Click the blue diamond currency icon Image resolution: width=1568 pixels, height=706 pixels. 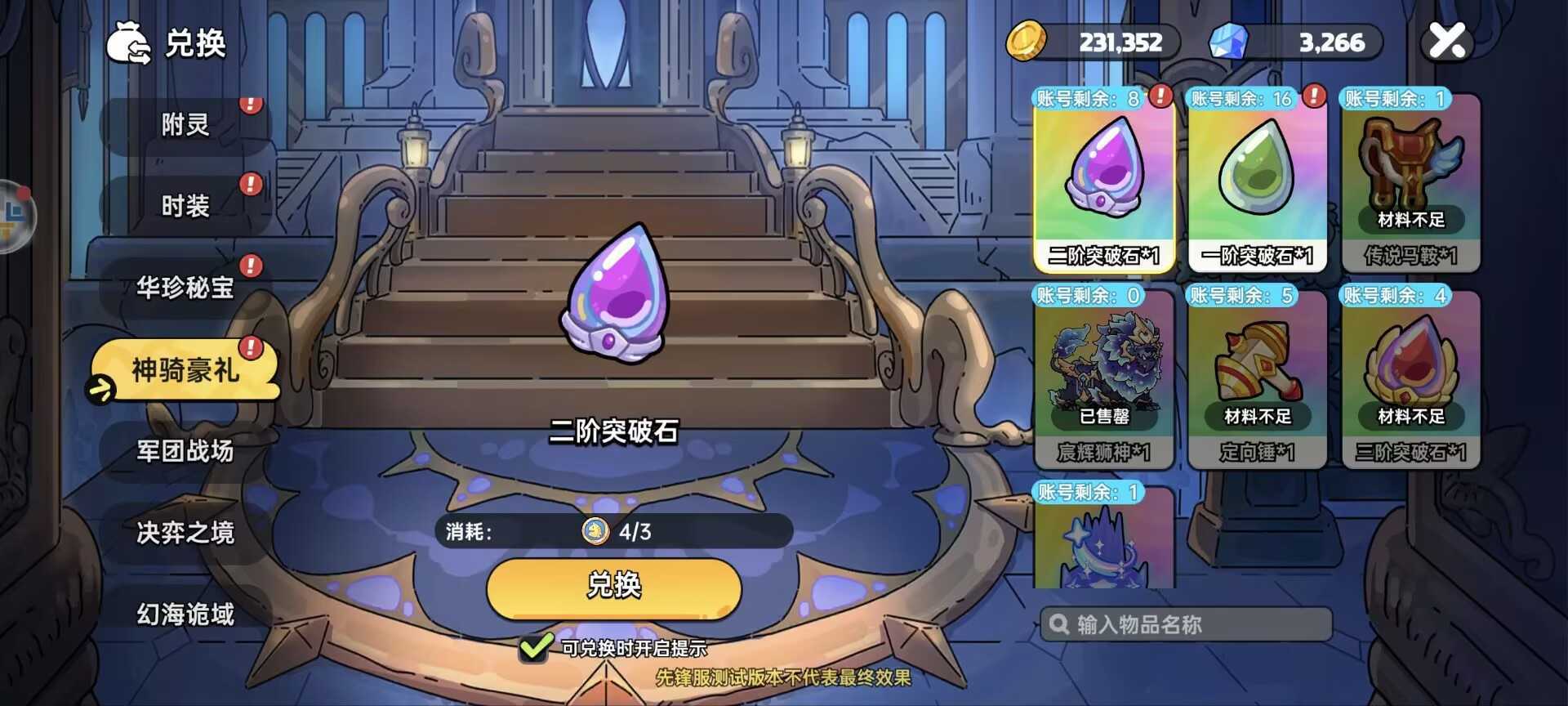pos(1230,42)
